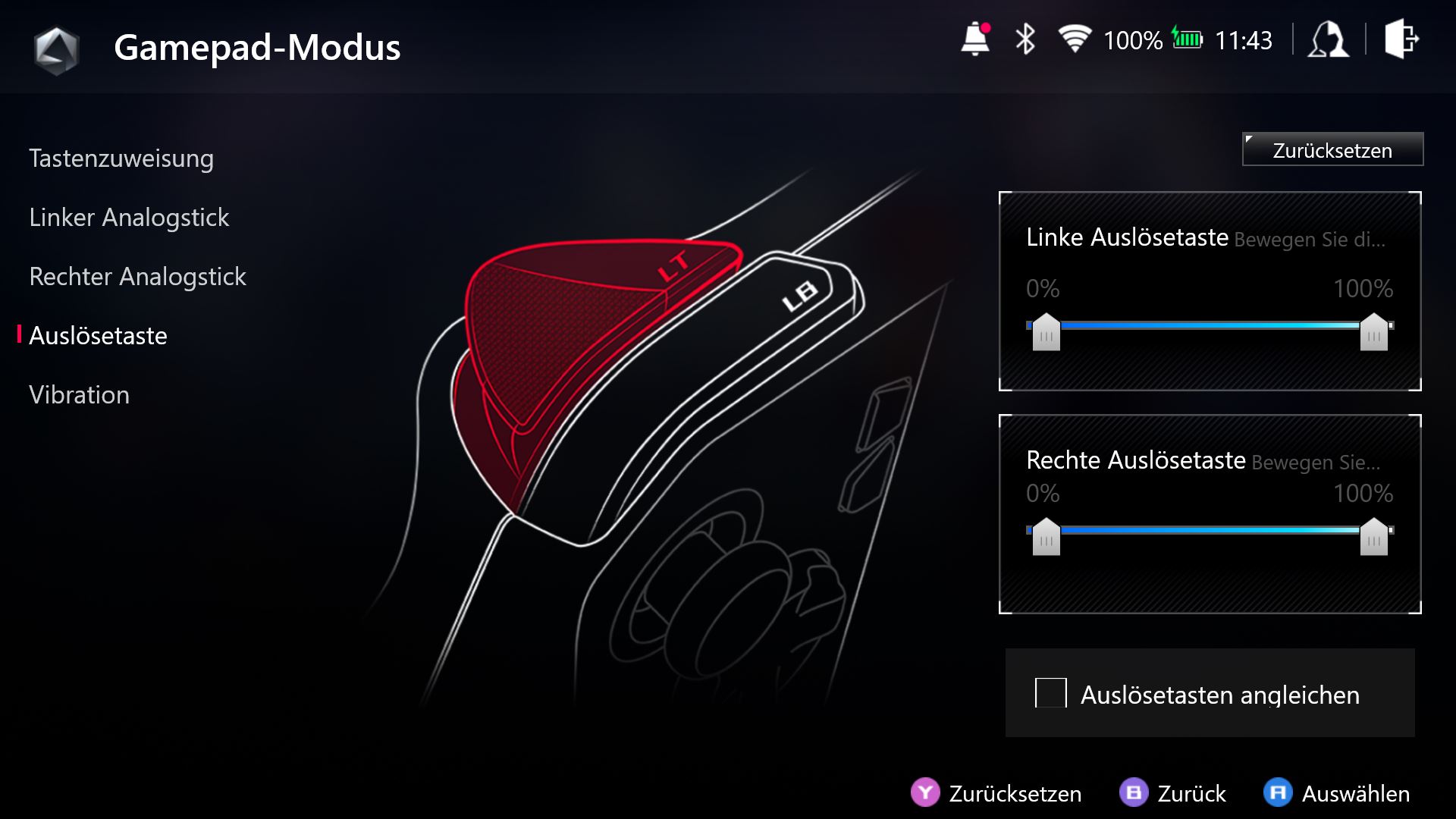Select the Wi-Fi icon in the status bar
Screen dimensions: 1456x819
click(x=1075, y=39)
